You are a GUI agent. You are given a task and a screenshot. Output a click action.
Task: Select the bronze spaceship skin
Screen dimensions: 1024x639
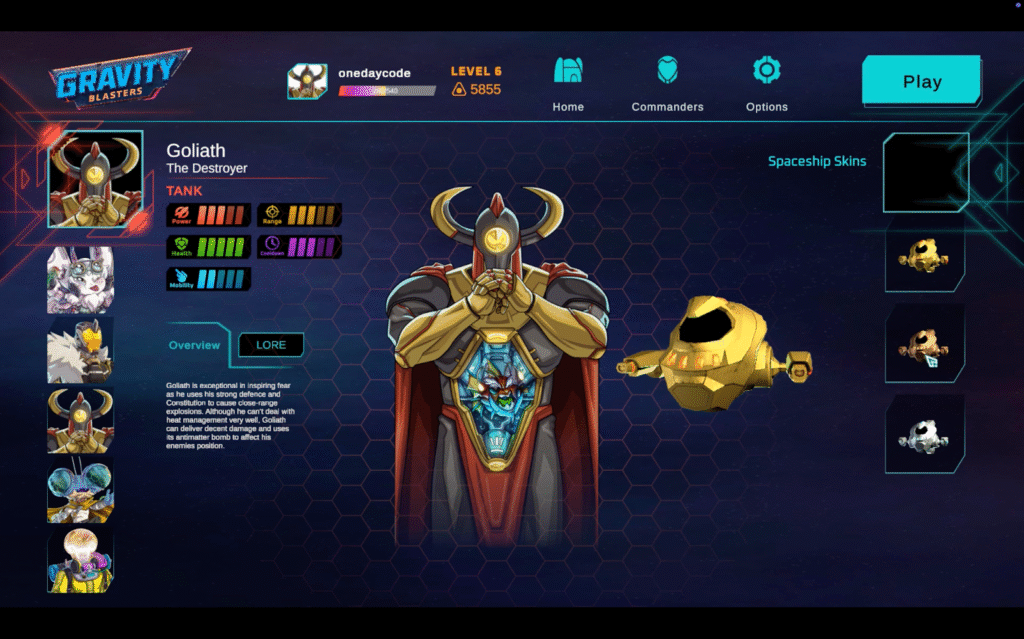[924, 345]
